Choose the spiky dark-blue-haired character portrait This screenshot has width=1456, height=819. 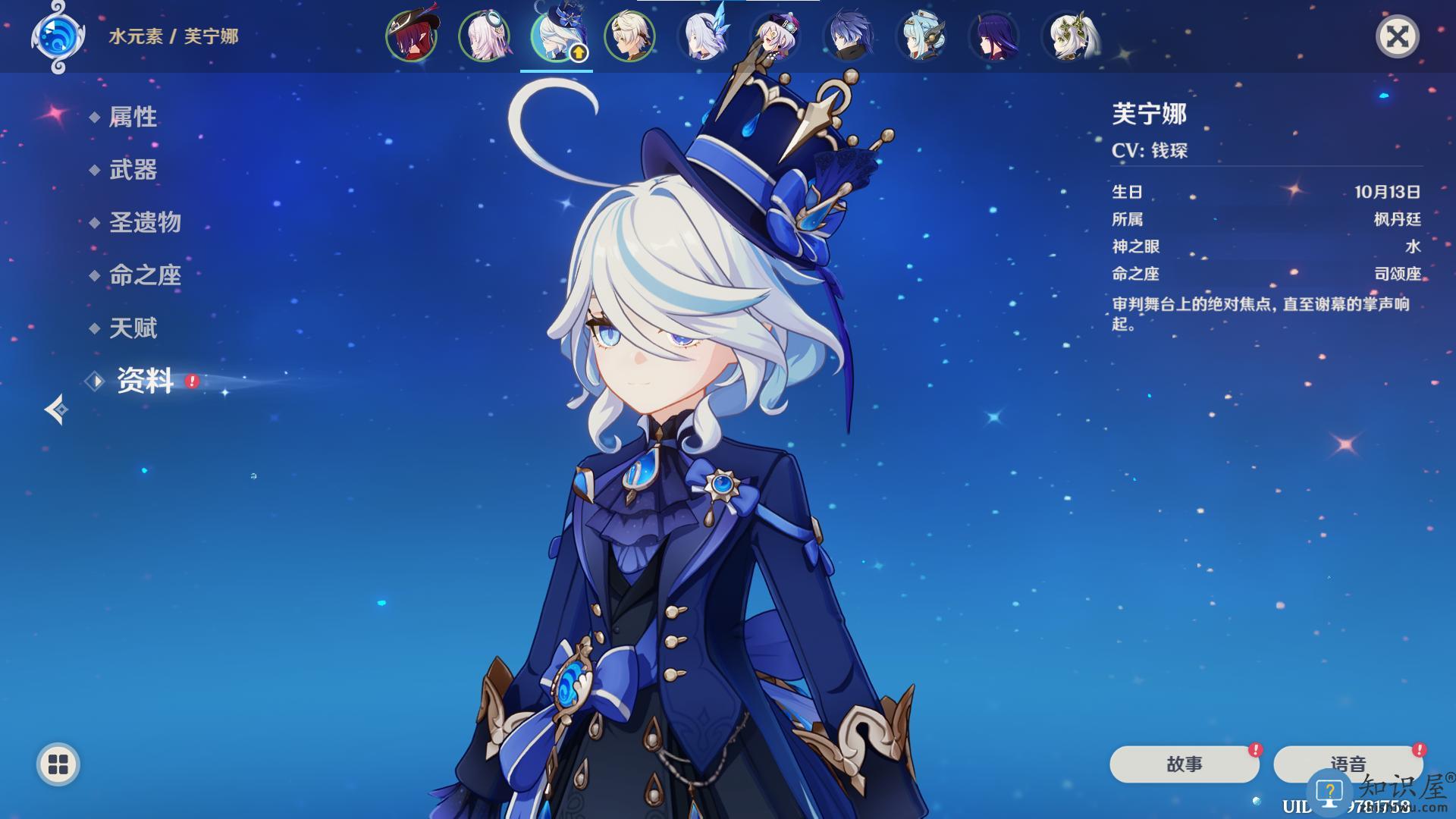click(x=848, y=36)
